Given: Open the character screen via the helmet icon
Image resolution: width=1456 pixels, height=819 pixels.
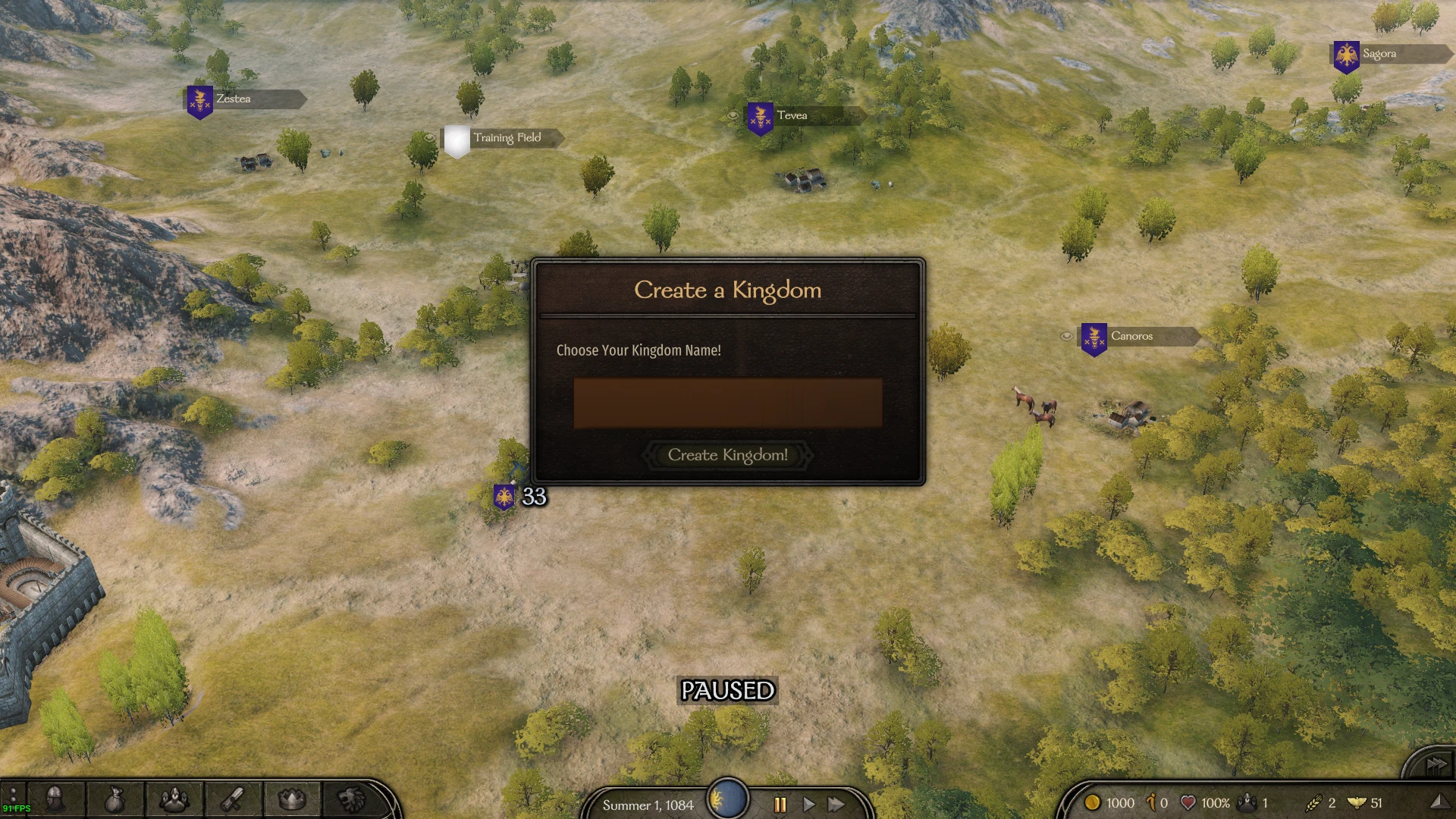Looking at the screenshot, I should [55, 800].
